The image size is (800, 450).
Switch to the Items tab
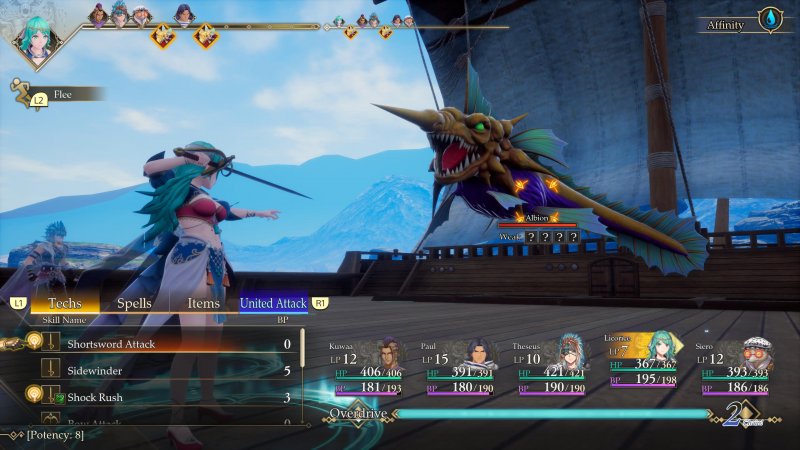pos(203,302)
